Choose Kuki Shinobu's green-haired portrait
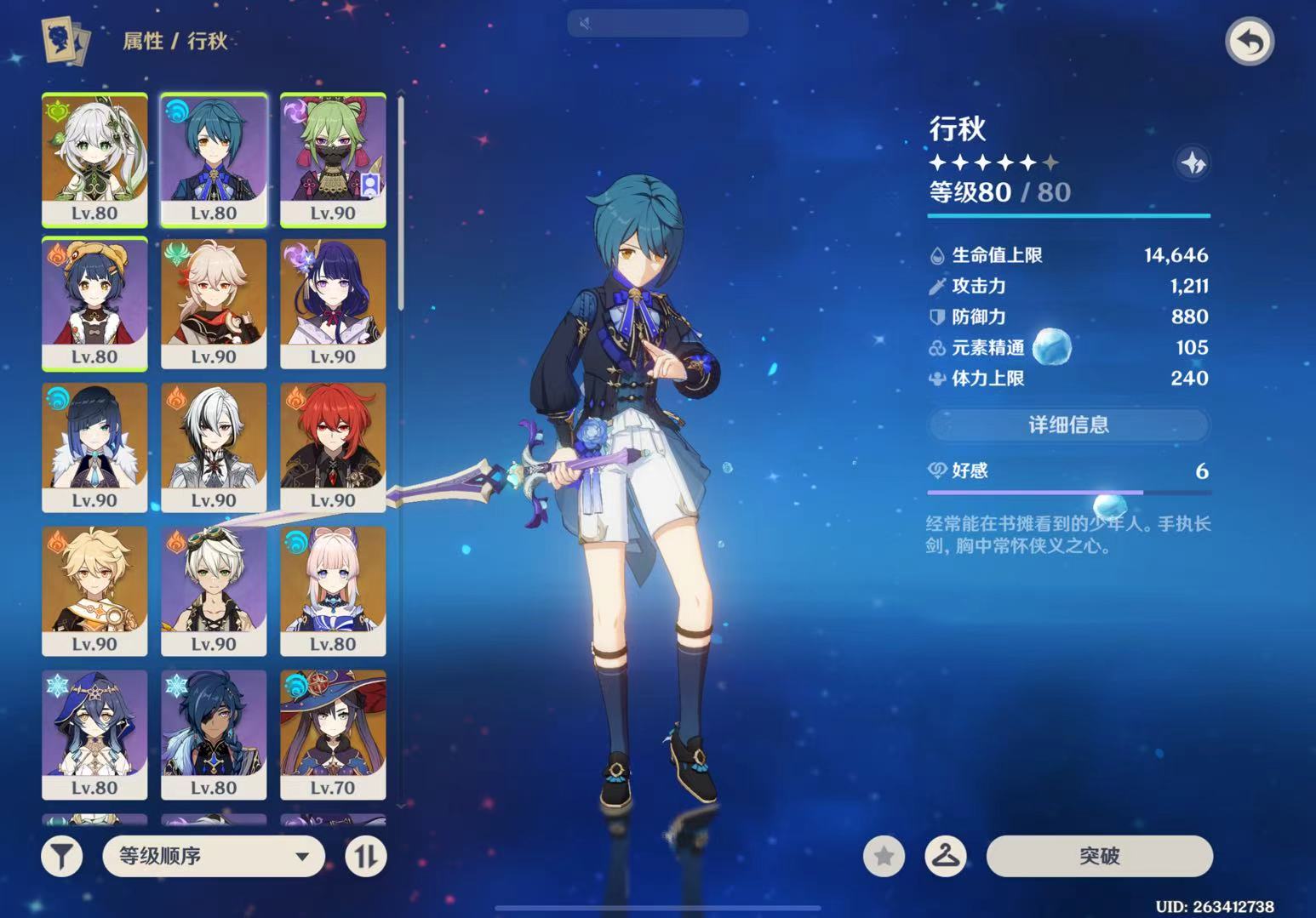Screen dimensions: 1316x918 coord(333,159)
